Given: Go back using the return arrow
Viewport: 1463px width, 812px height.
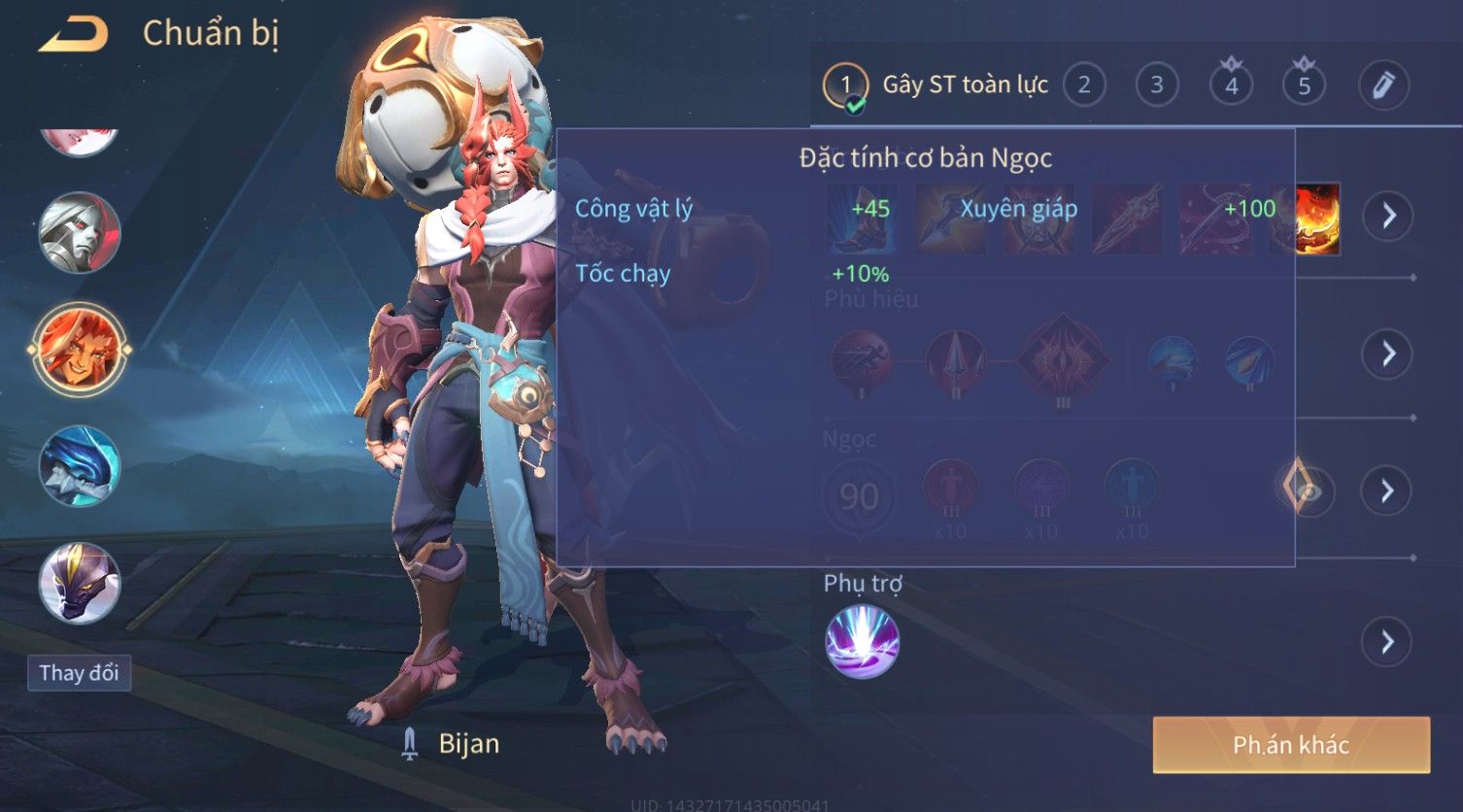Looking at the screenshot, I should click(x=74, y=35).
